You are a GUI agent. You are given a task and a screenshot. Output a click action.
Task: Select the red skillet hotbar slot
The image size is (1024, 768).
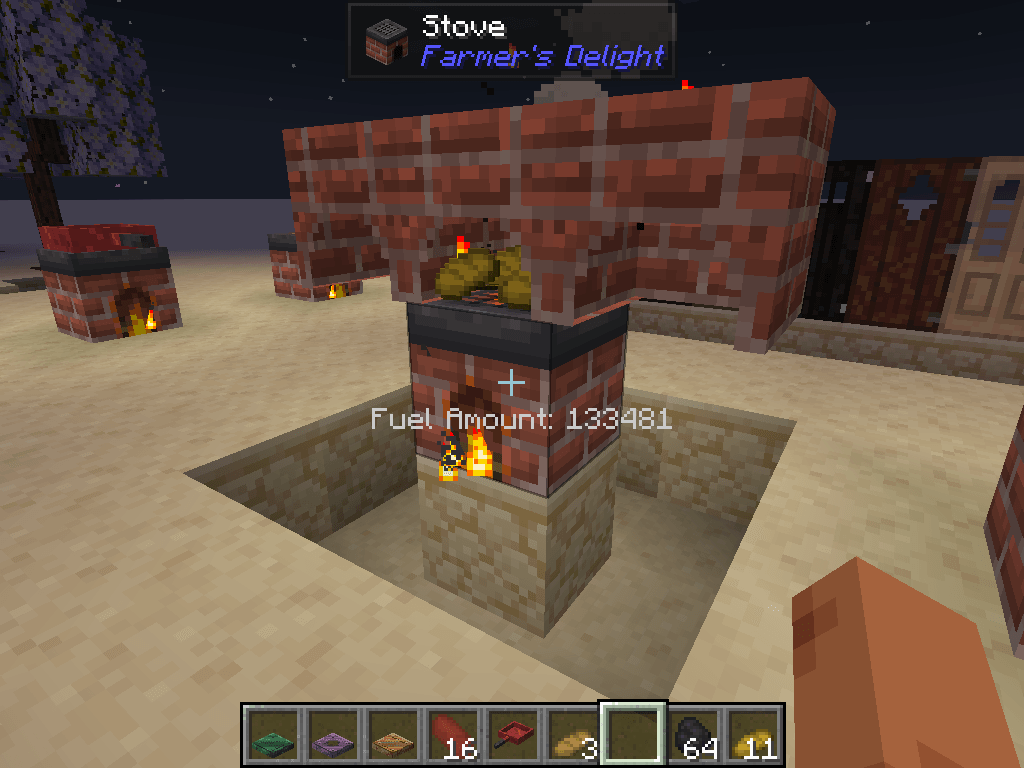[x=513, y=736]
